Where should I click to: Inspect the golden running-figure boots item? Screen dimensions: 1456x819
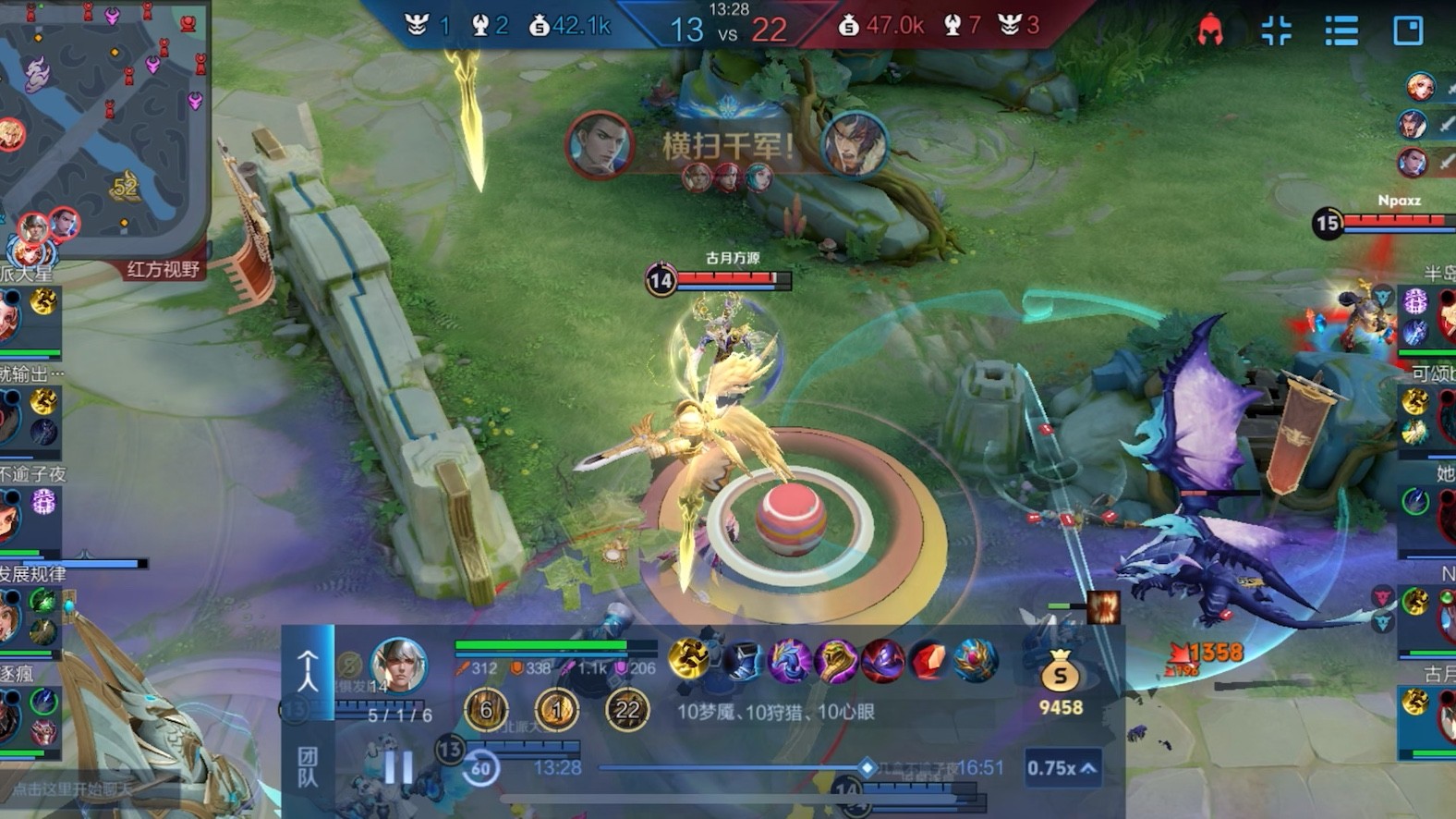(689, 660)
